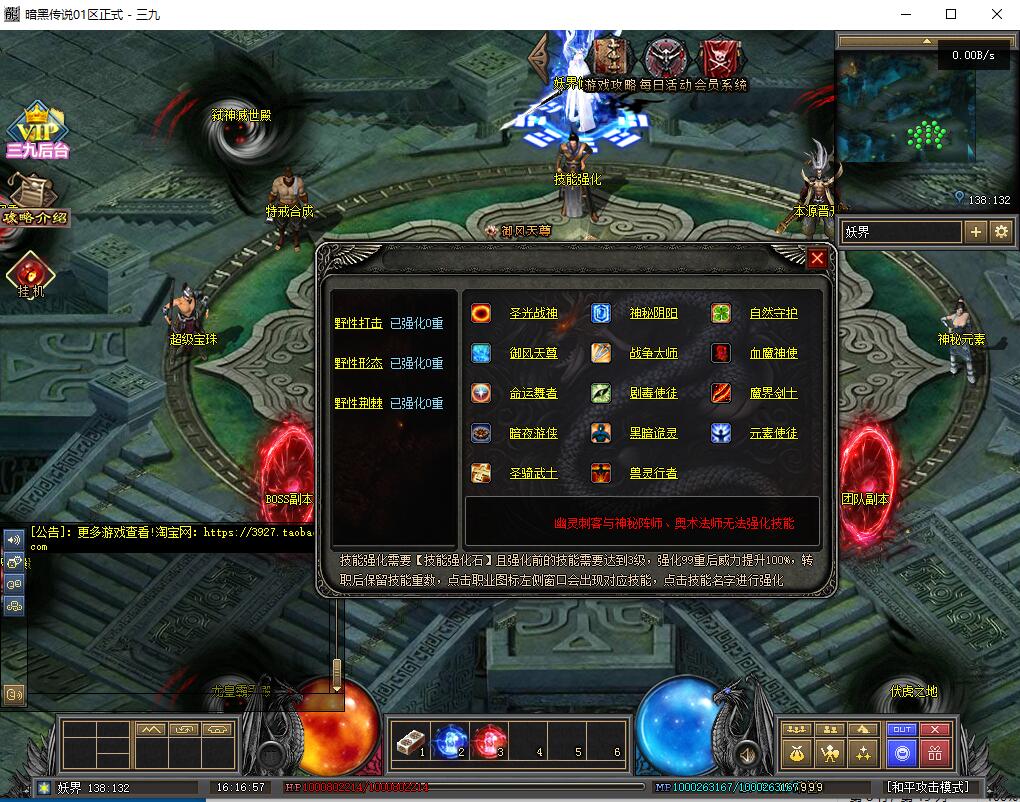The image size is (1020, 802).
Task: Select the 圣光战神 class
Action: point(533,313)
